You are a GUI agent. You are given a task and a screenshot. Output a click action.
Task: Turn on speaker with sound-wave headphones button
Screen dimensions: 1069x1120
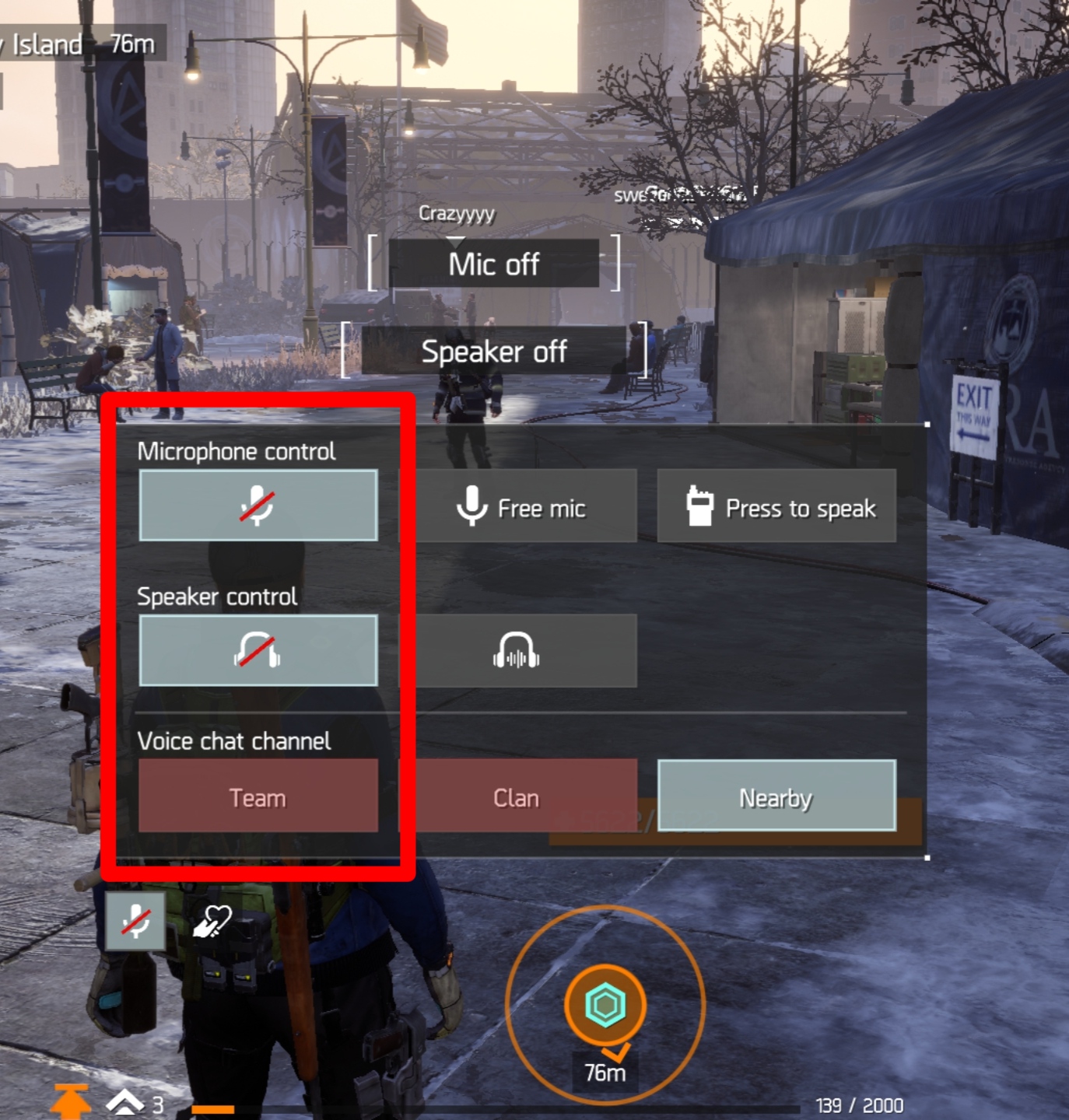518,651
